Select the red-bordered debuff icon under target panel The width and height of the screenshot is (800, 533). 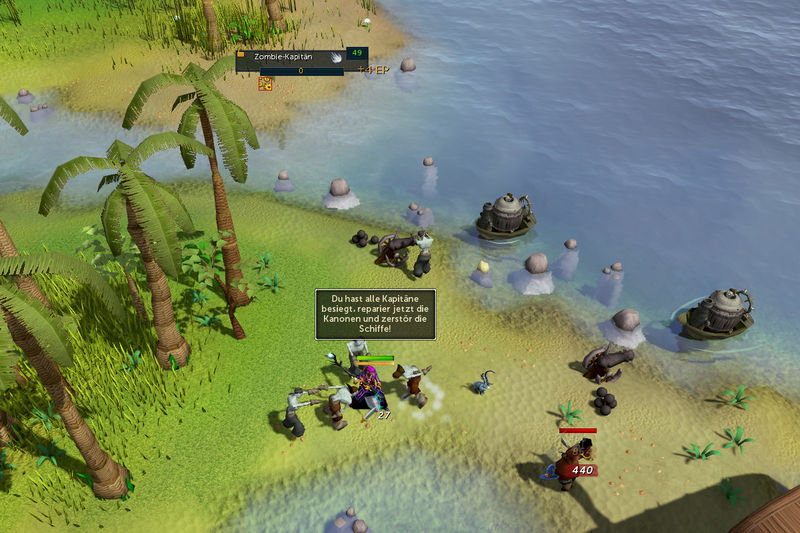point(266,84)
